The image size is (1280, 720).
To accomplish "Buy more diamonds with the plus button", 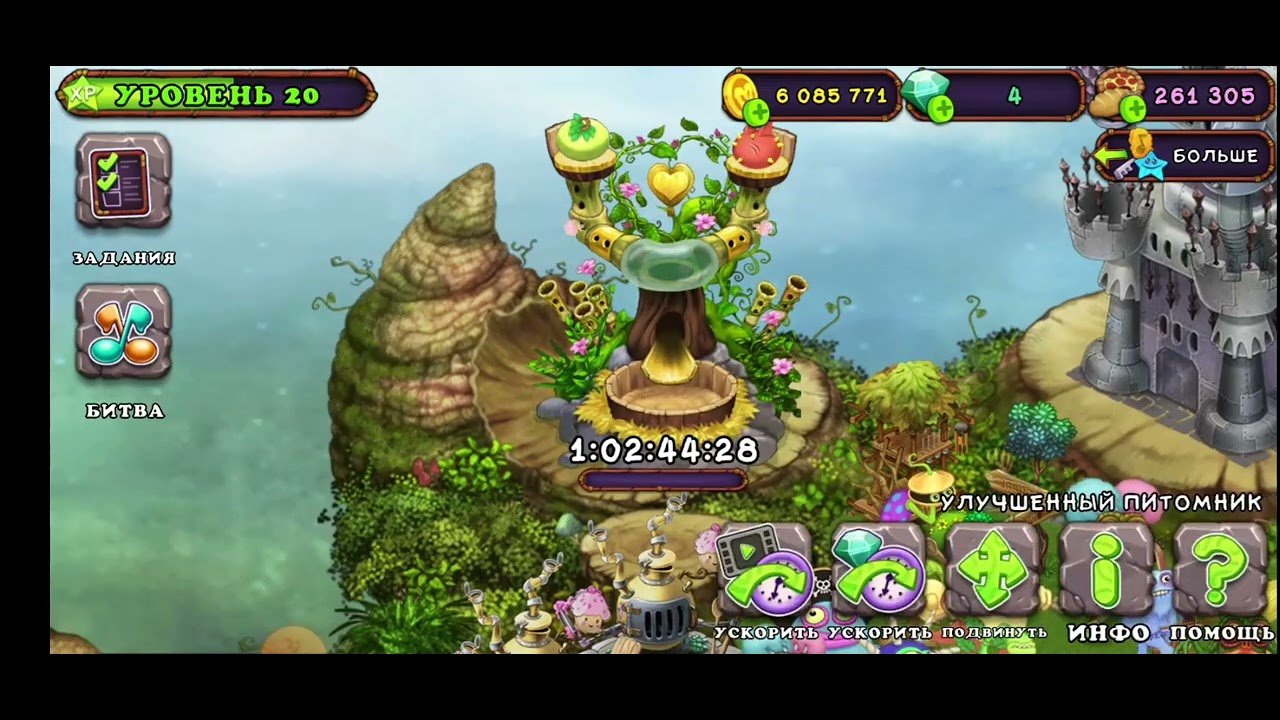I will coord(940,110).
